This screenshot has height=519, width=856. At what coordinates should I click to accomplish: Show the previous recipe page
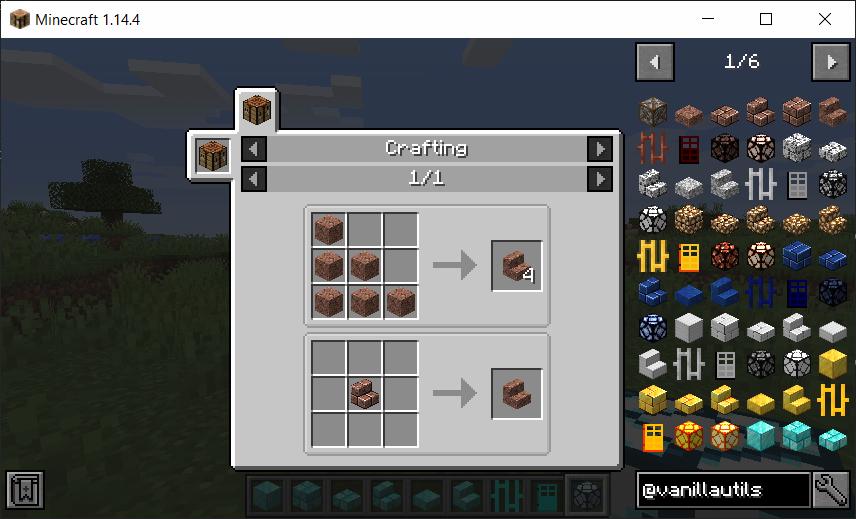click(255, 179)
